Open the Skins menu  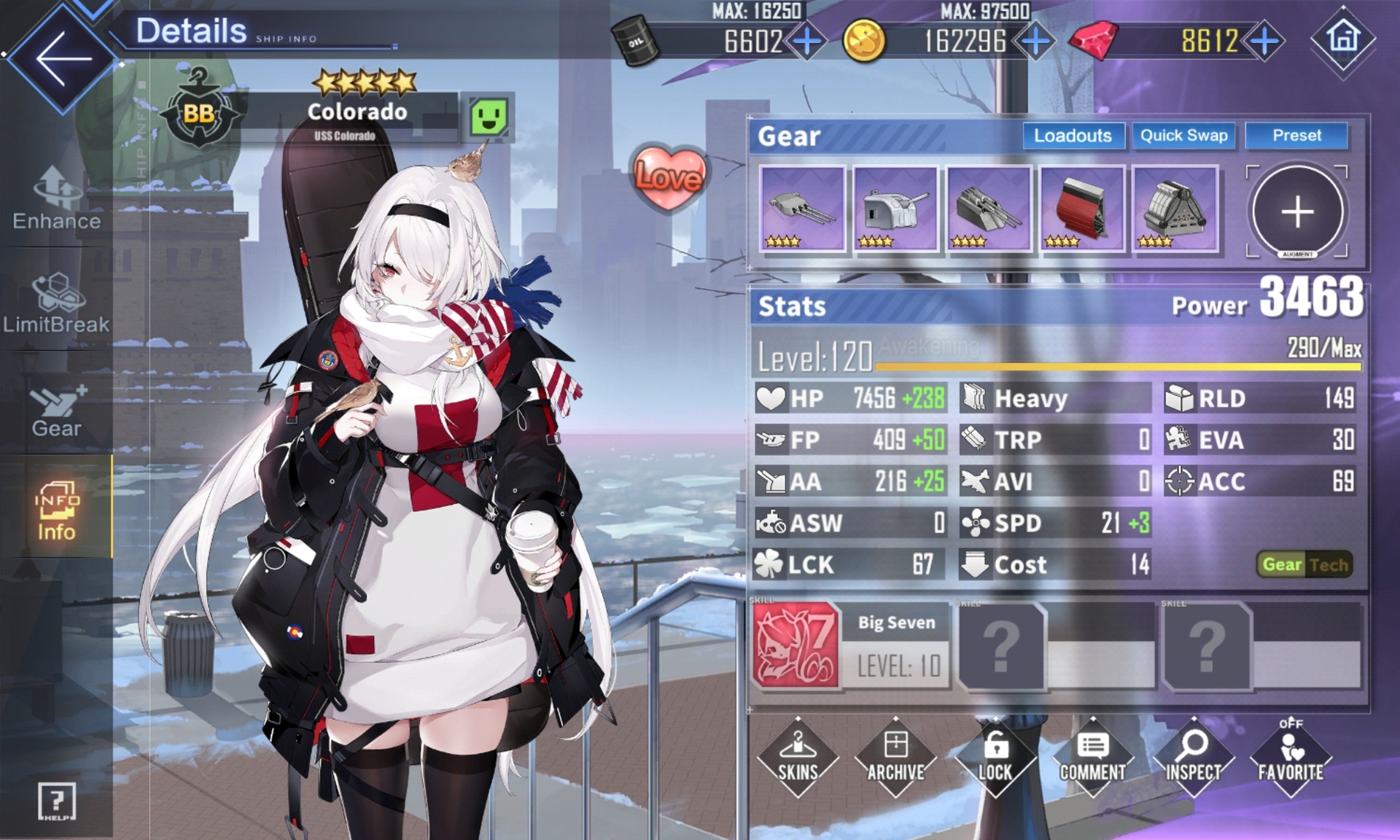[798, 757]
